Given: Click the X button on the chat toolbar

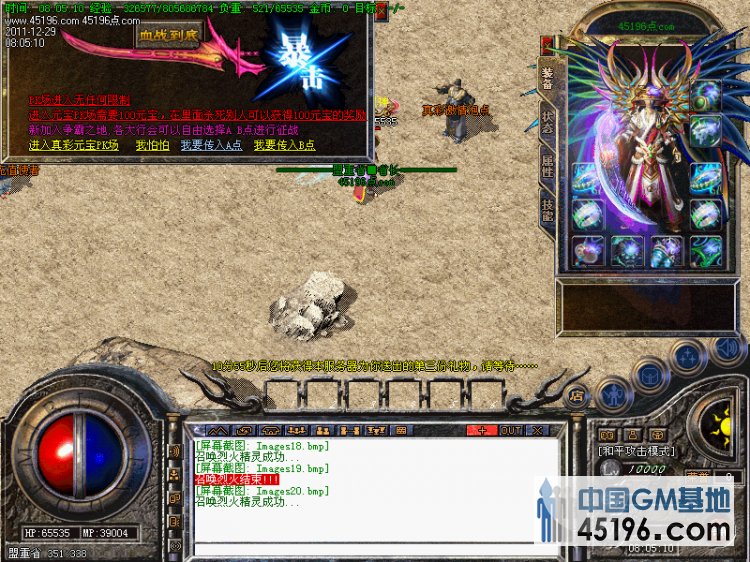Looking at the screenshot, I should tap(538, 430).
